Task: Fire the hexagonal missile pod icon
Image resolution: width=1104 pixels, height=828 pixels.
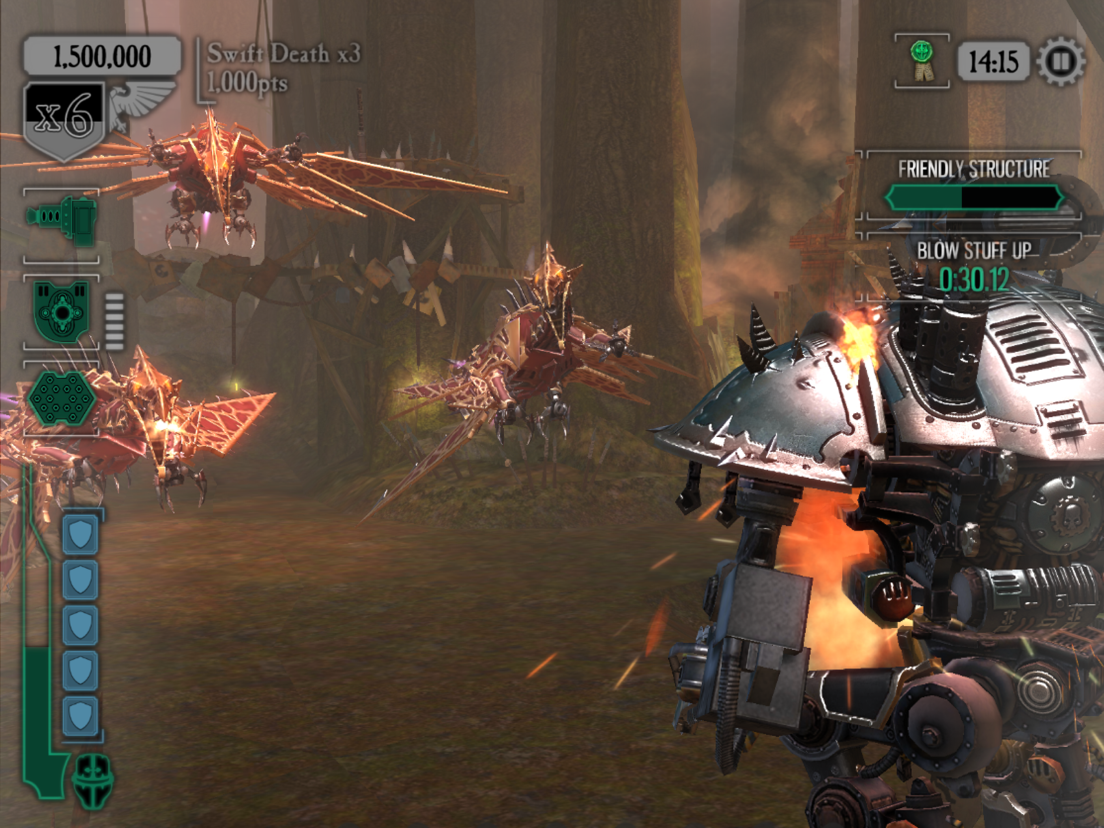Action: [61, 399]
